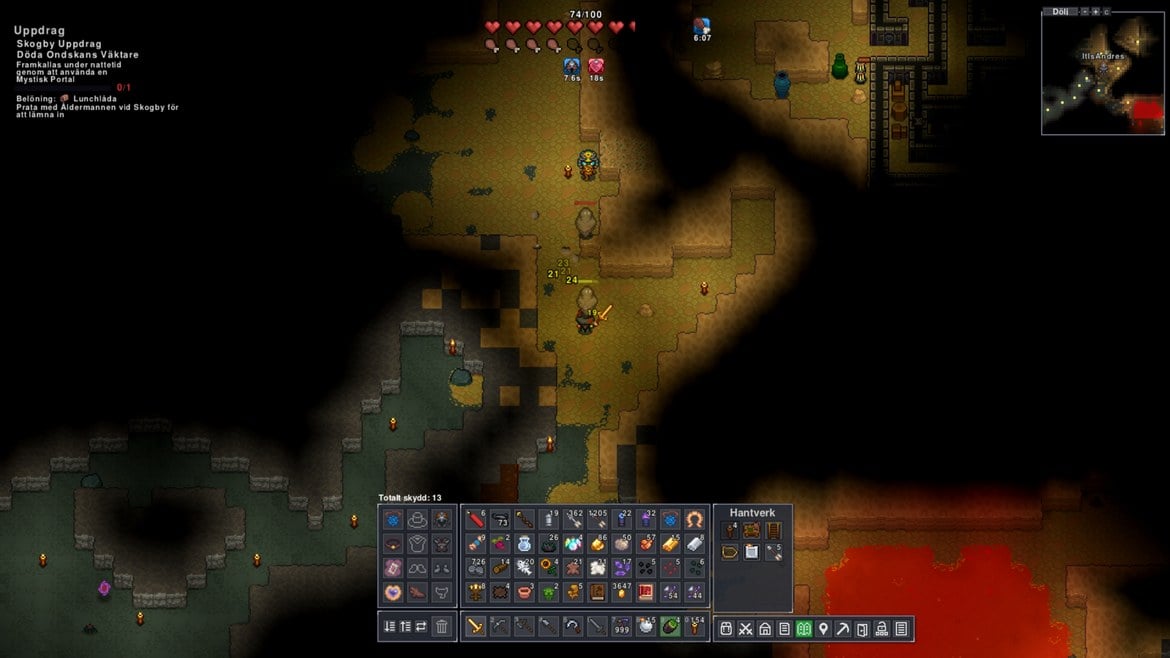Select the red book in the inventory
This screenshot has height=658, width=1170.
tap(646, 592)
